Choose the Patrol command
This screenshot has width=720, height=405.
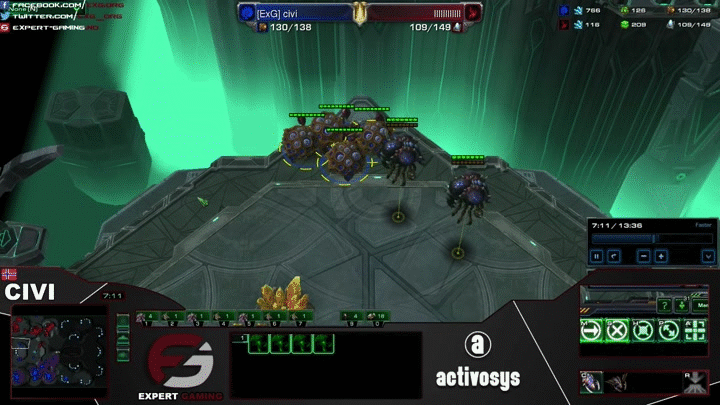(x=667, y=331)
